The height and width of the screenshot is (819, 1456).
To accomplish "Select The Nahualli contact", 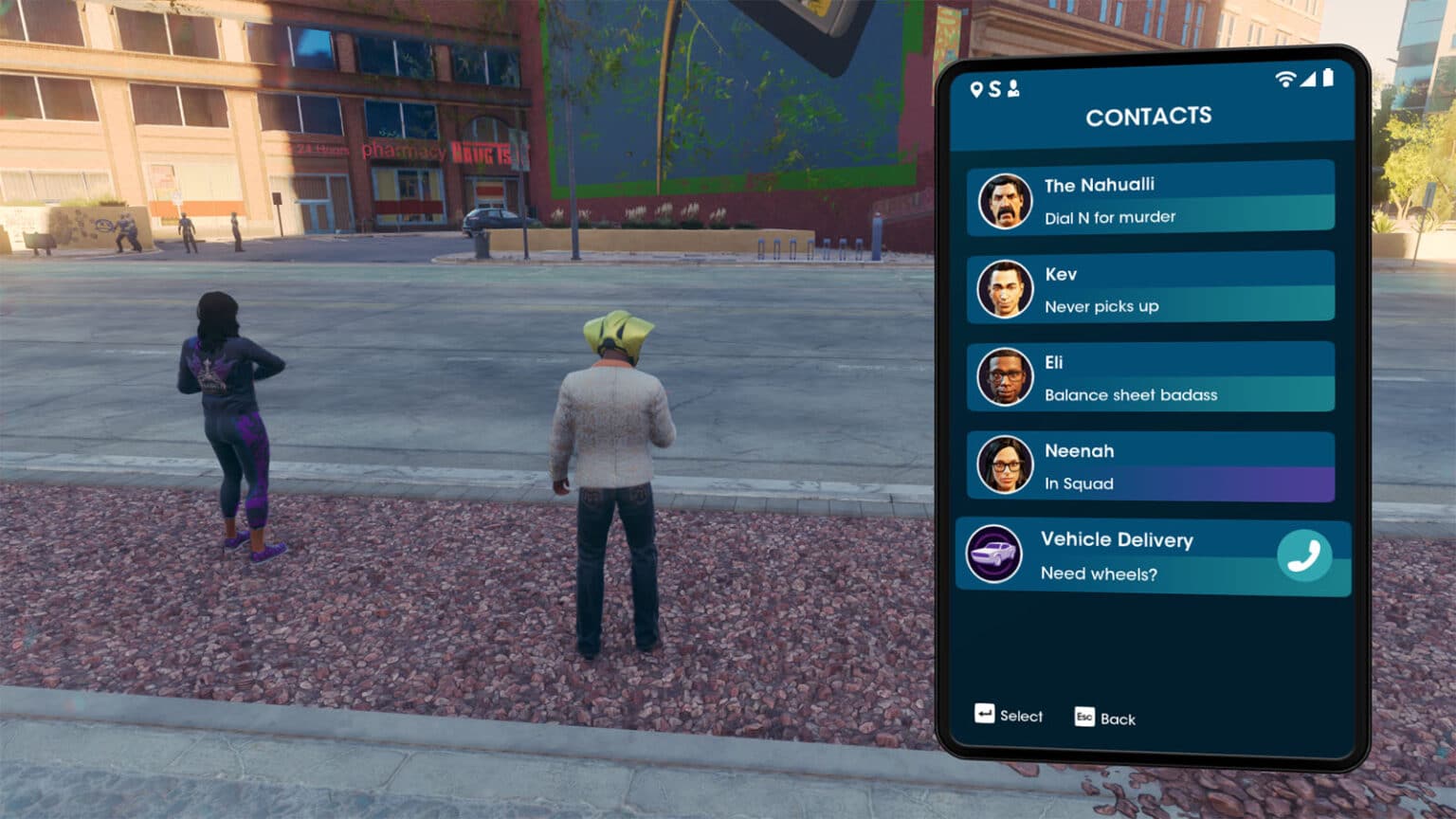I will 1151,200.
